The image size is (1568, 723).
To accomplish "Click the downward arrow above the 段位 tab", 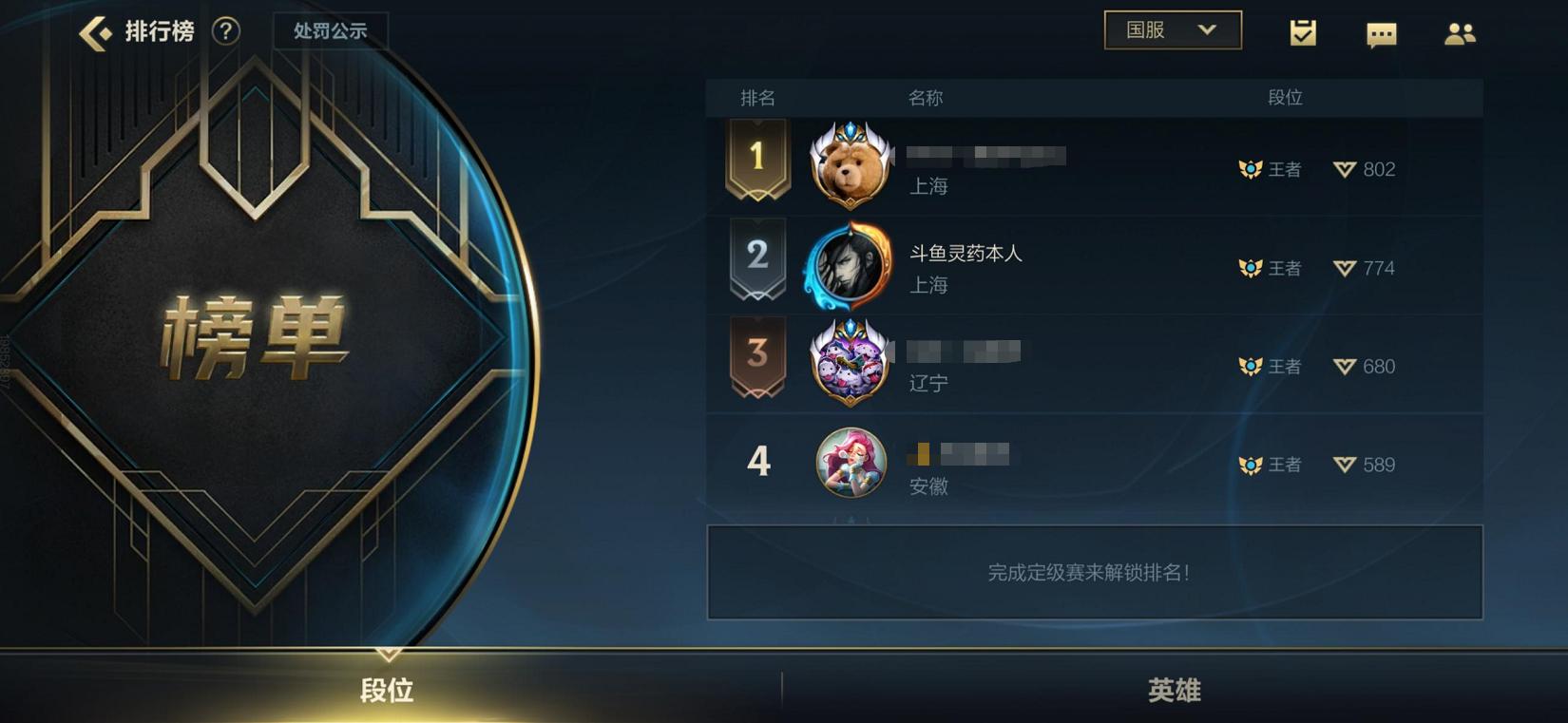I will coord(388,655).
